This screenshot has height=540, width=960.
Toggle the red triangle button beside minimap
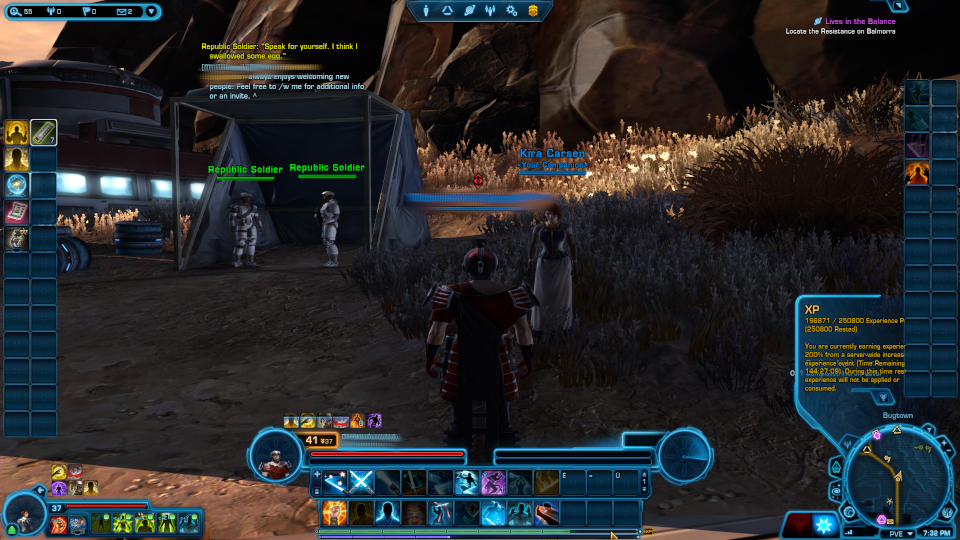(797, 524)
